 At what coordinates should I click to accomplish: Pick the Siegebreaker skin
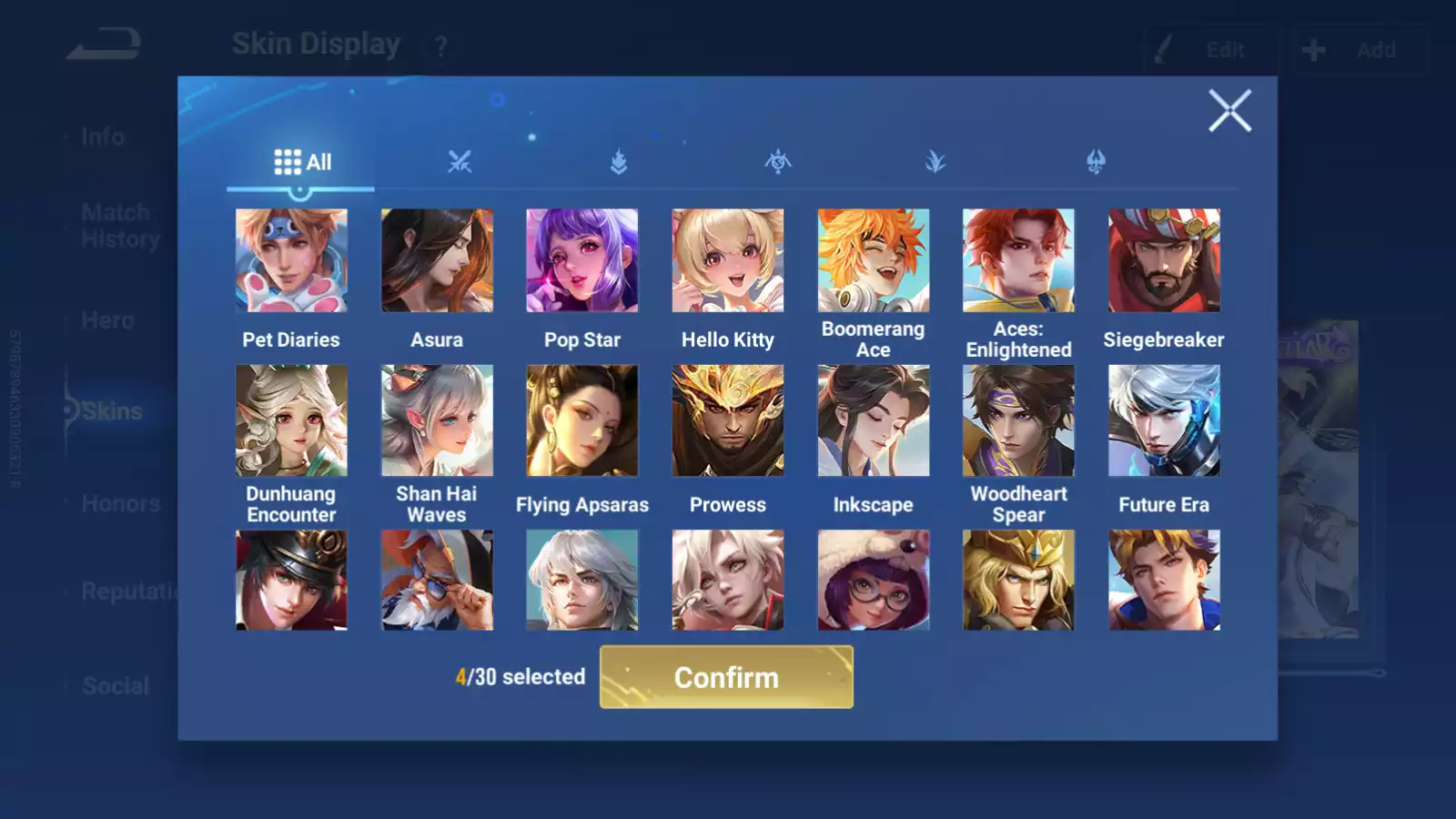click(x=1164, y=260)
